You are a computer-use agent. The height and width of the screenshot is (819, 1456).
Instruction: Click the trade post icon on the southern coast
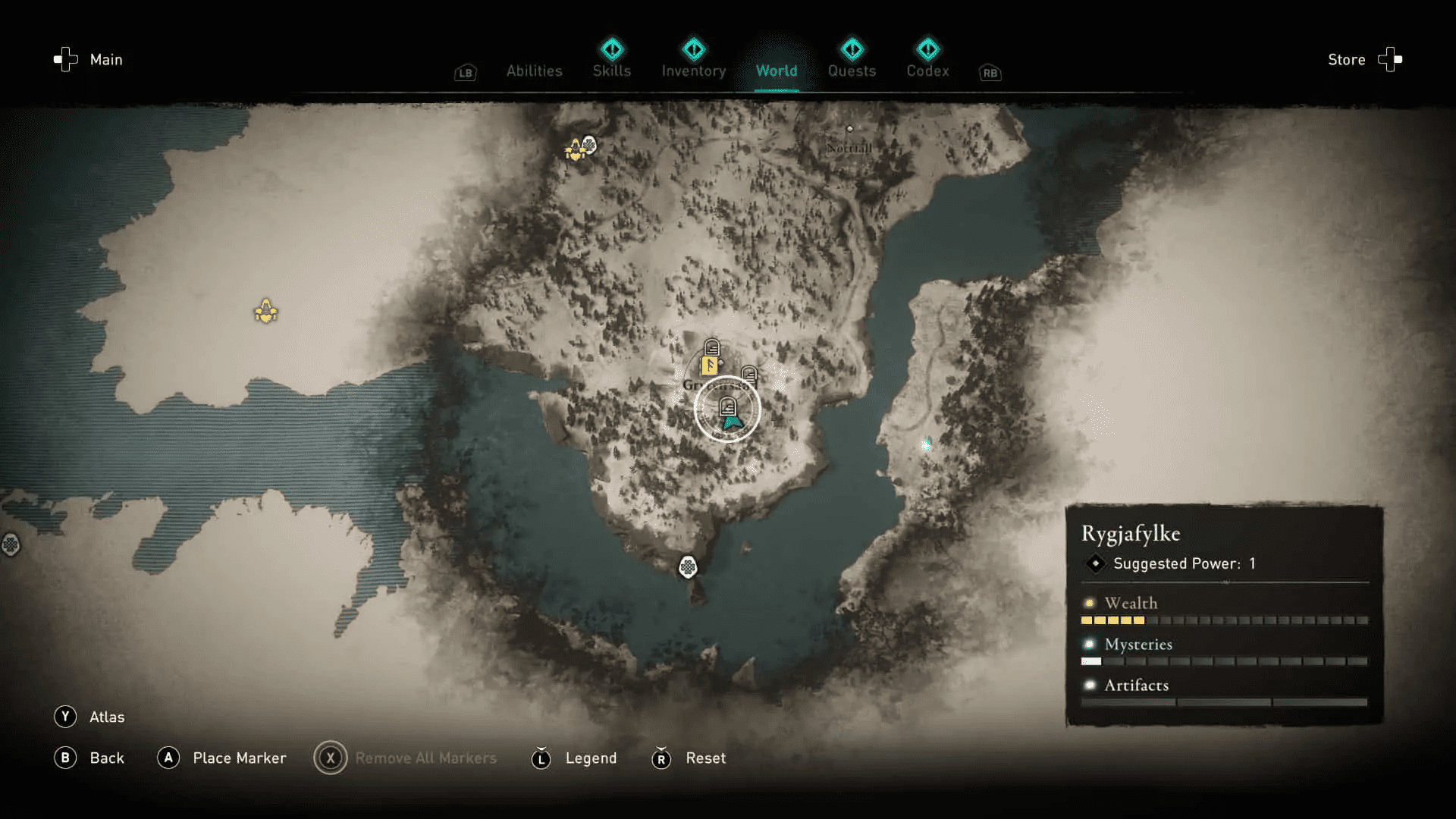coord(687,568)
